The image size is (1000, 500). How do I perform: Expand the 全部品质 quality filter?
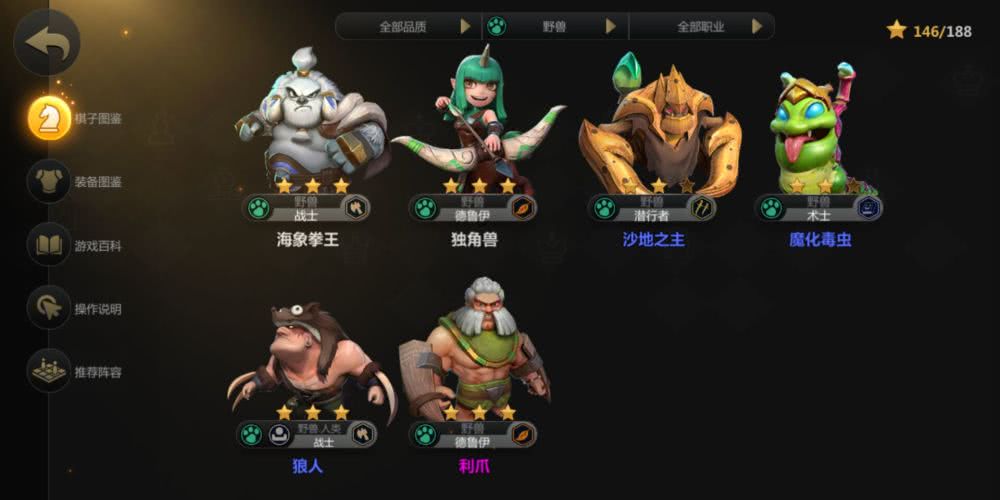(408, 26)
